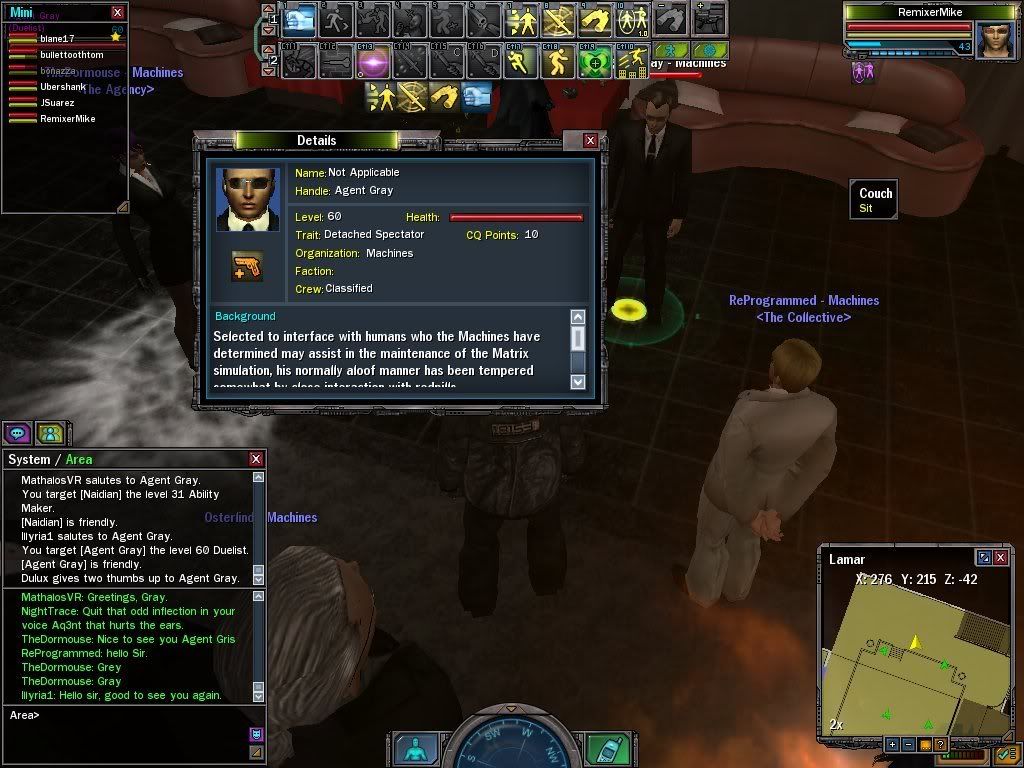Close the Mini team list panel
This screenshot has width=1024, height=768.
point(118,12)
